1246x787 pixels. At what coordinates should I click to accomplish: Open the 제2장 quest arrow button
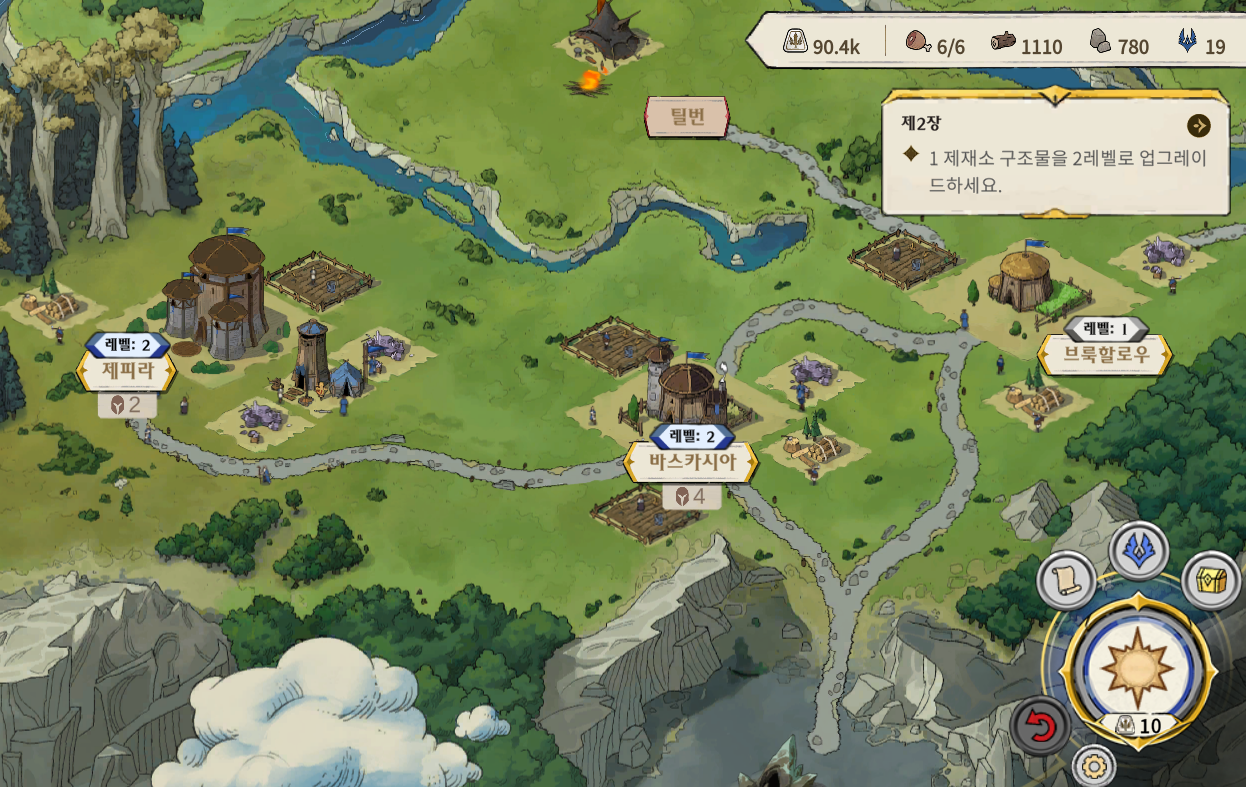point(1198,126)
